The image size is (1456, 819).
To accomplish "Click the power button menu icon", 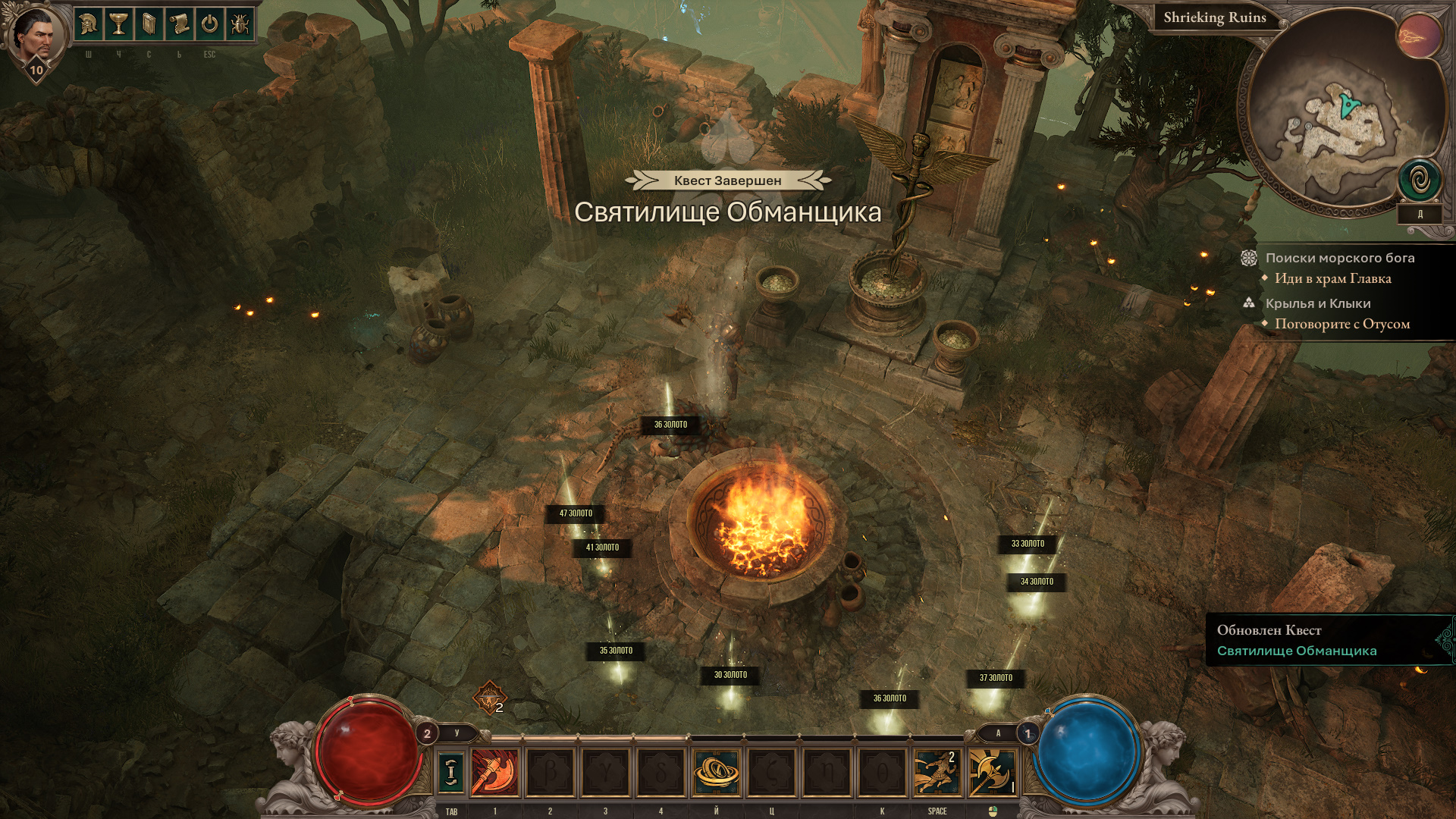I will [x=209, y=25].
